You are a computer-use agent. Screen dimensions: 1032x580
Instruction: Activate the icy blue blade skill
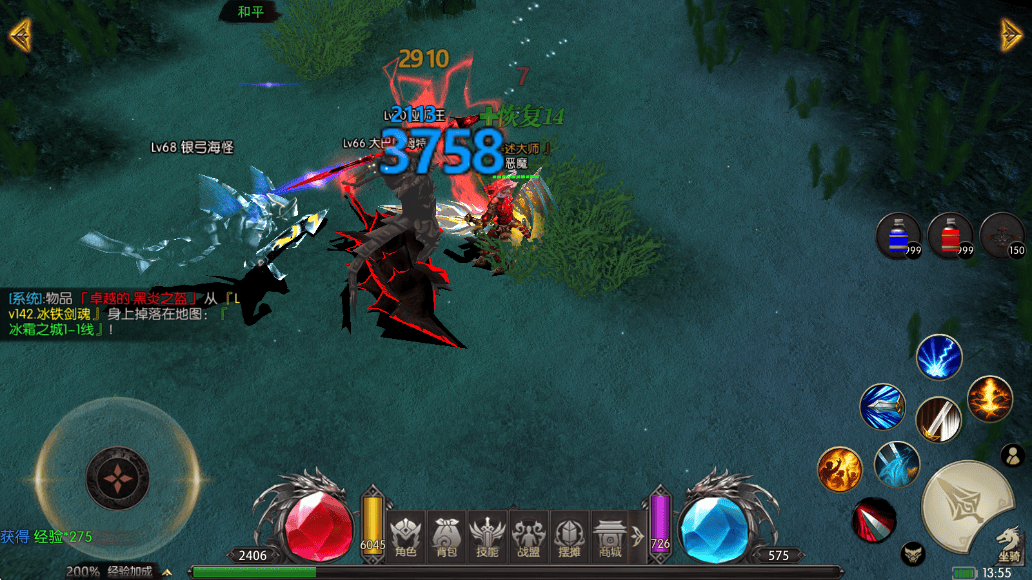point(896,464)
